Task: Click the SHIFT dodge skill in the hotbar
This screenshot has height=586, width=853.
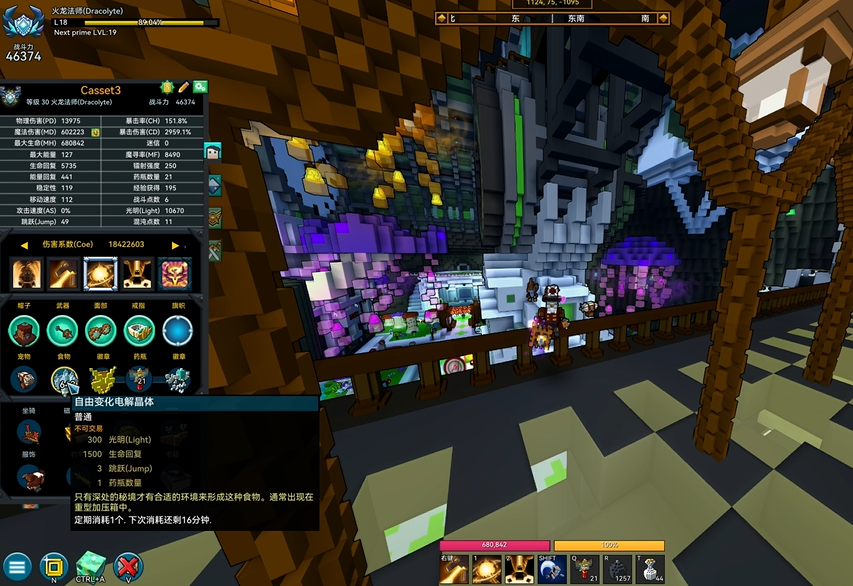Action: 552,569
